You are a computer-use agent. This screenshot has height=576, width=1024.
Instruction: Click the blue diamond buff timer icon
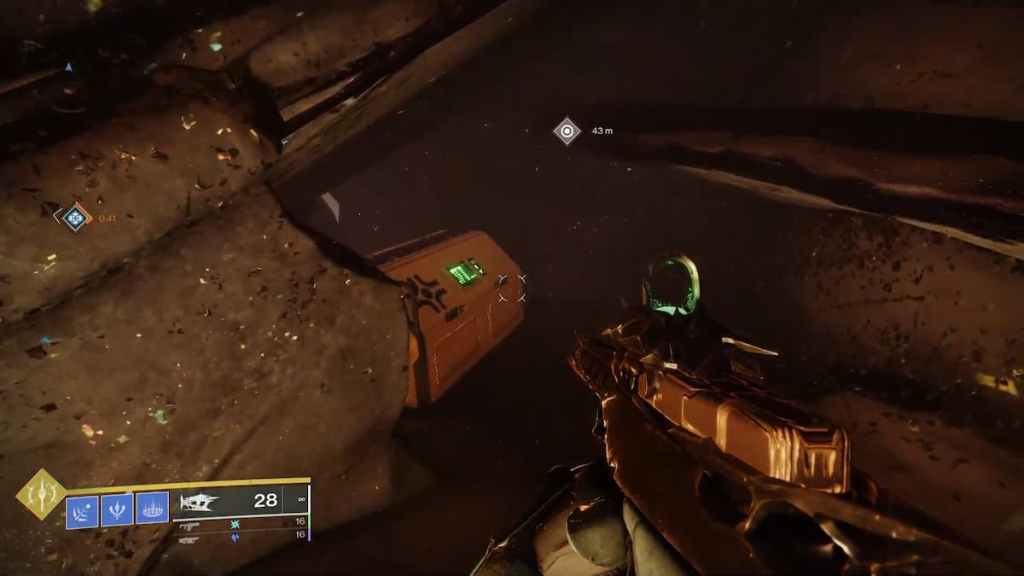coord(74,216)
